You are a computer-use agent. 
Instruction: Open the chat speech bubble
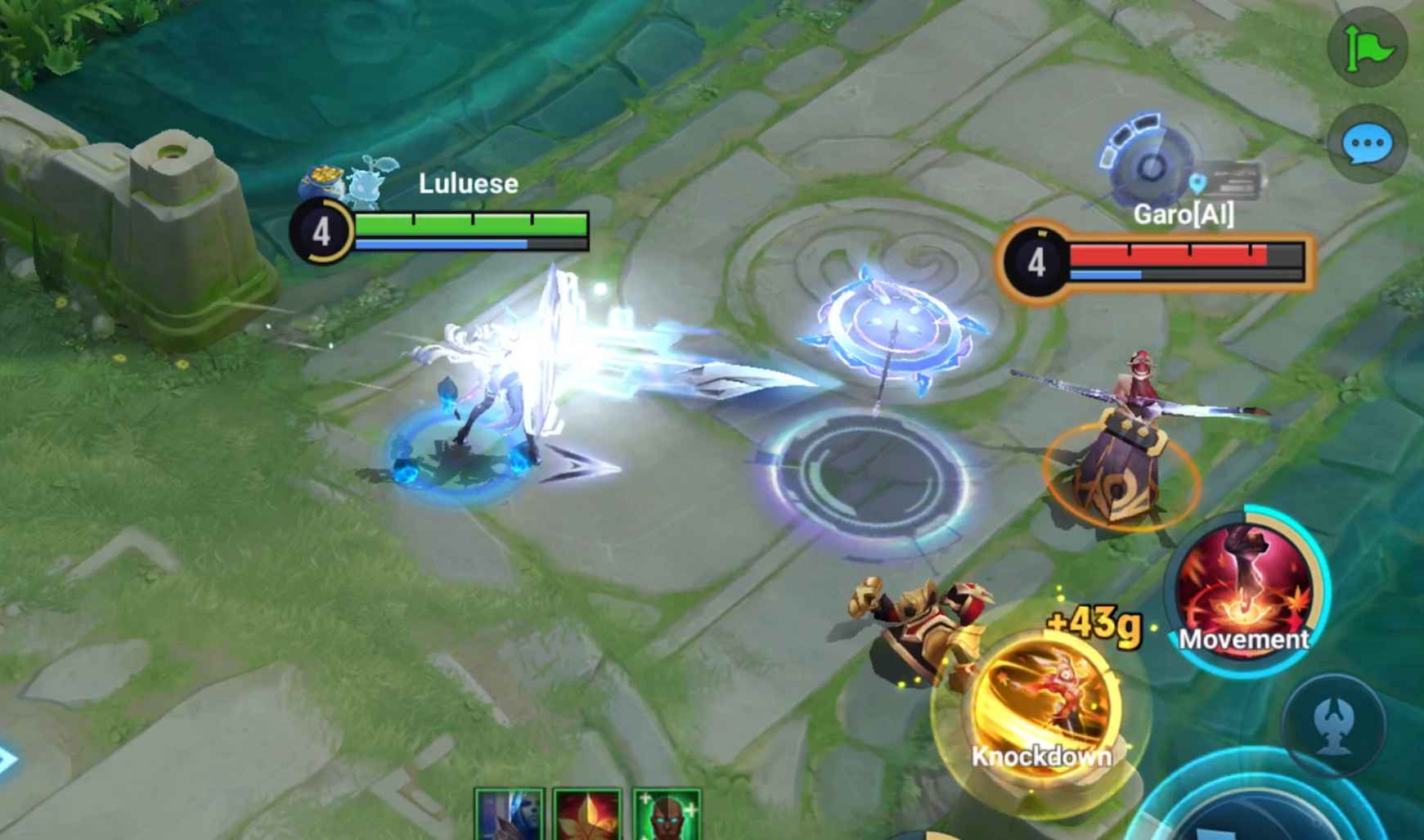point(1367,146)
